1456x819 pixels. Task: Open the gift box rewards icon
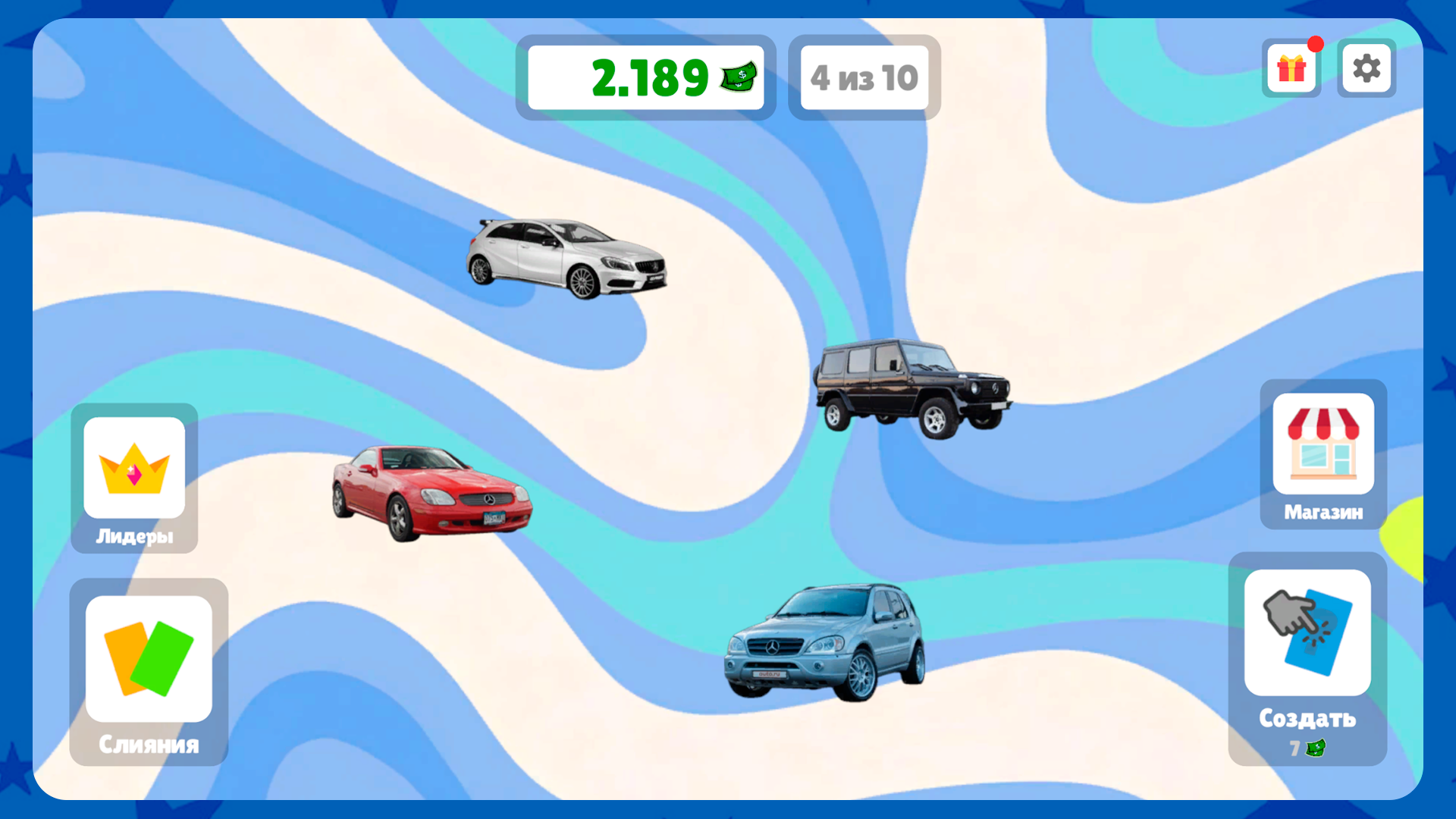click(1291, 68)
